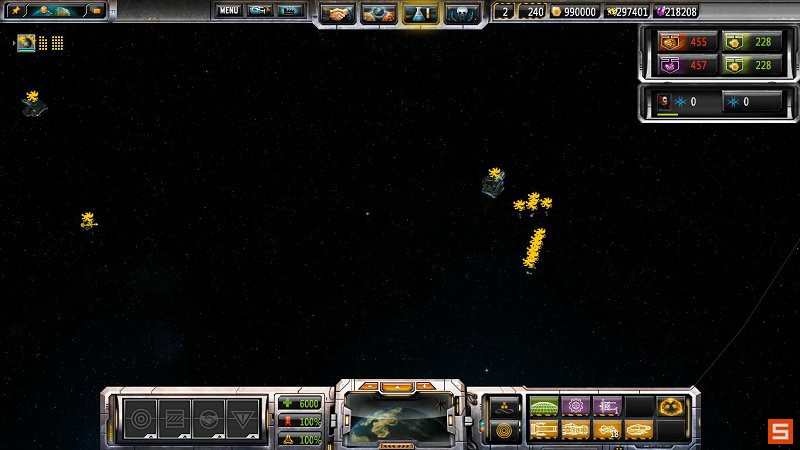Activate the concentric circles target command

tap(139, 419)
